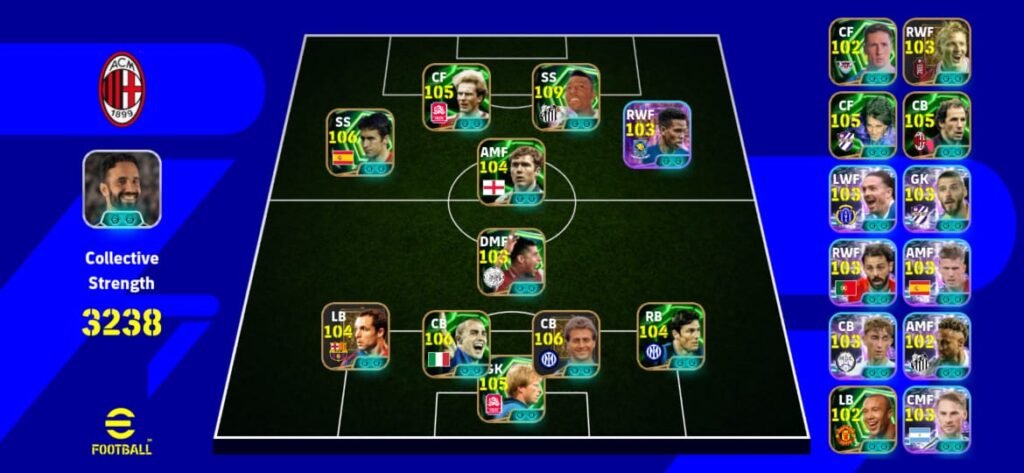Select the substitute CMF 103 card

tap(936, 419)
